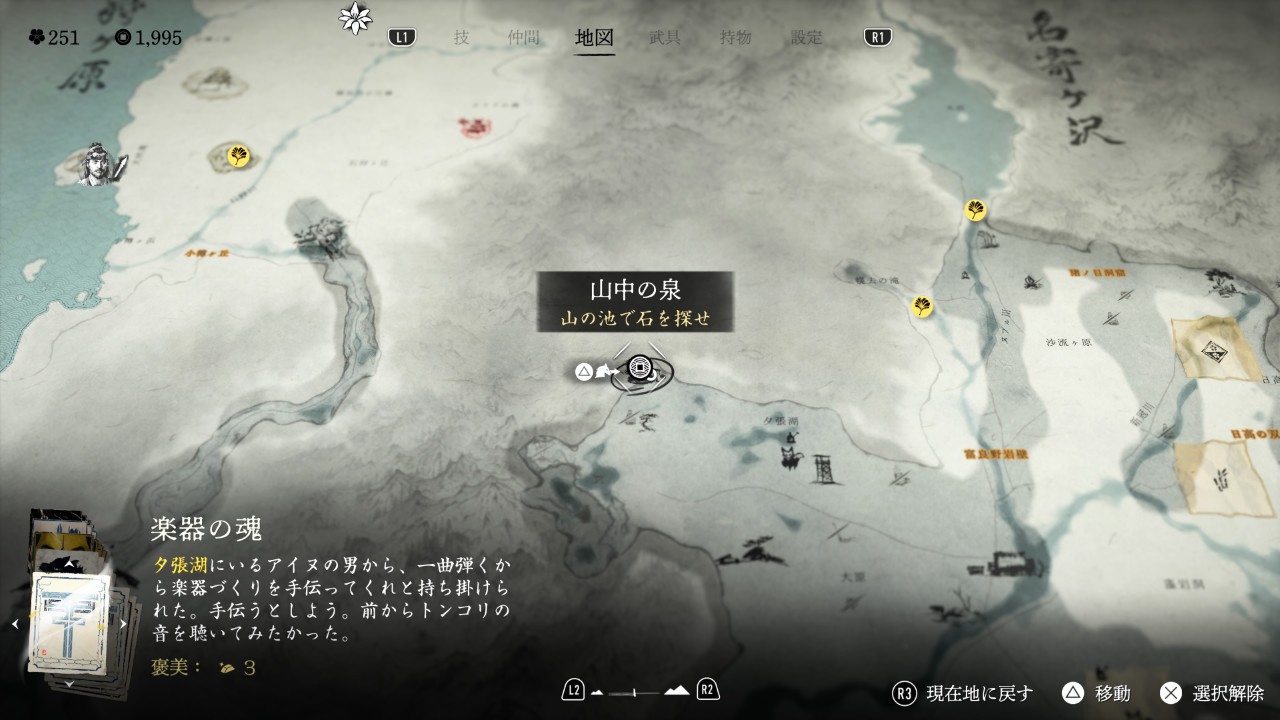Show previous quest card with left arrow
The image size is (1280, 720).
point(15,624)
